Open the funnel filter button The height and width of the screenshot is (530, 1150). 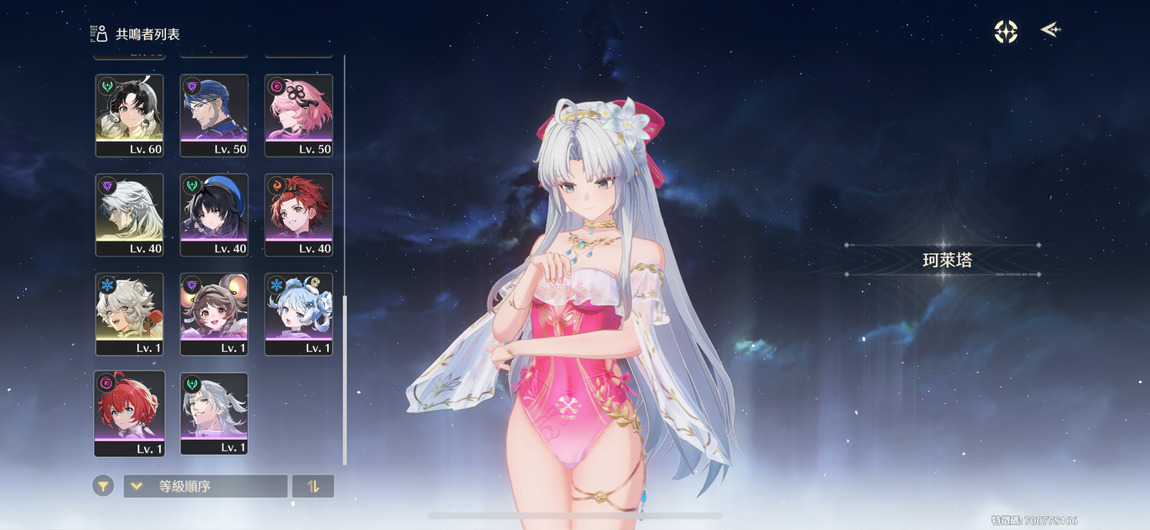point(103,486)
